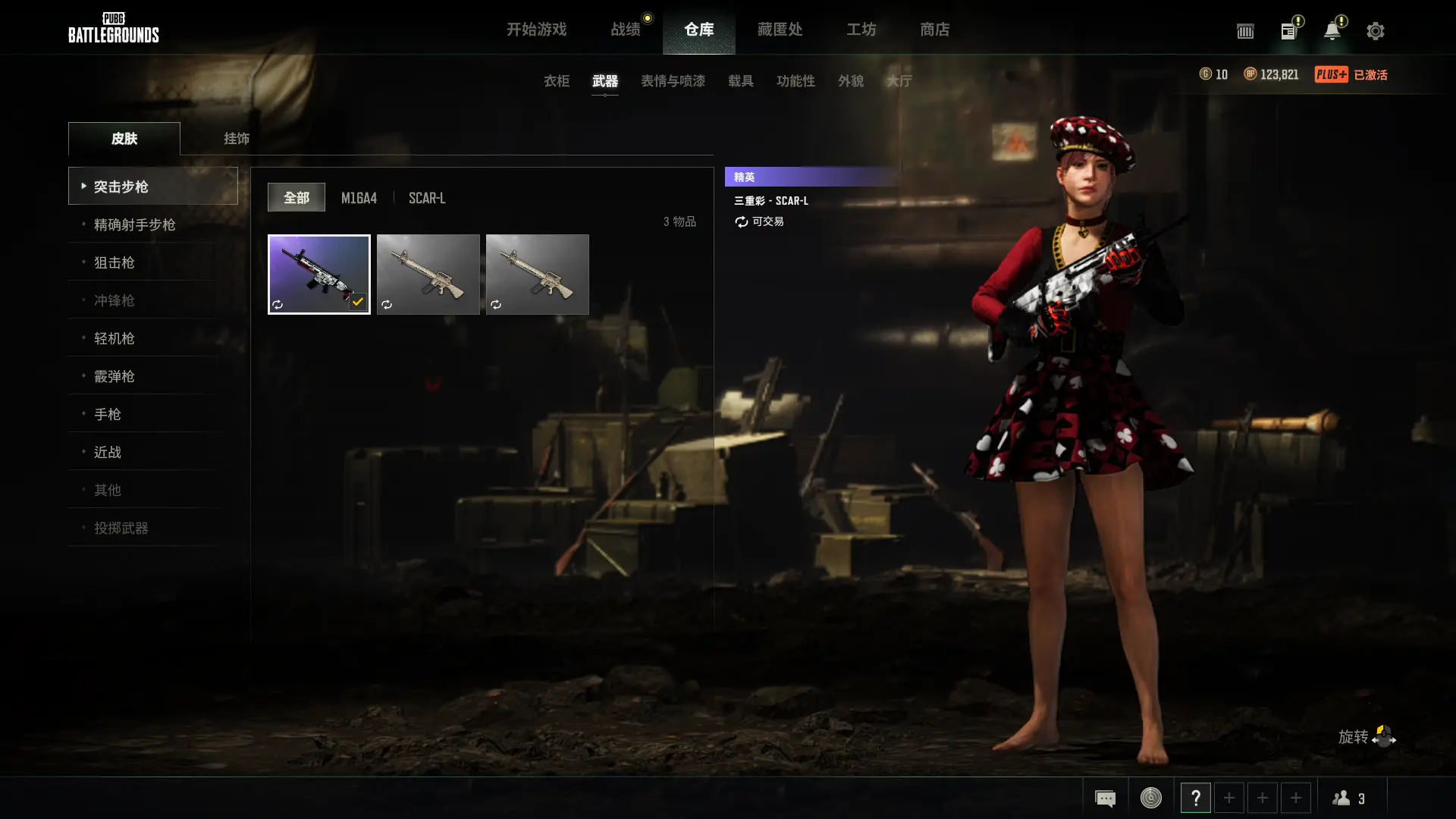Select the 衣柜 wardrobe tab
Image resolution: width=1456 pixels, height=819 pixels.
tap(556, 81)
